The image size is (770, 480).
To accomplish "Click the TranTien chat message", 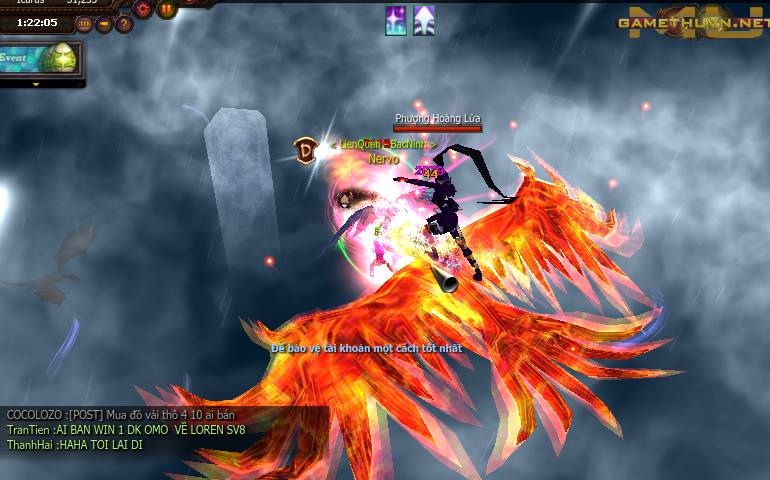I will [126, 430].
